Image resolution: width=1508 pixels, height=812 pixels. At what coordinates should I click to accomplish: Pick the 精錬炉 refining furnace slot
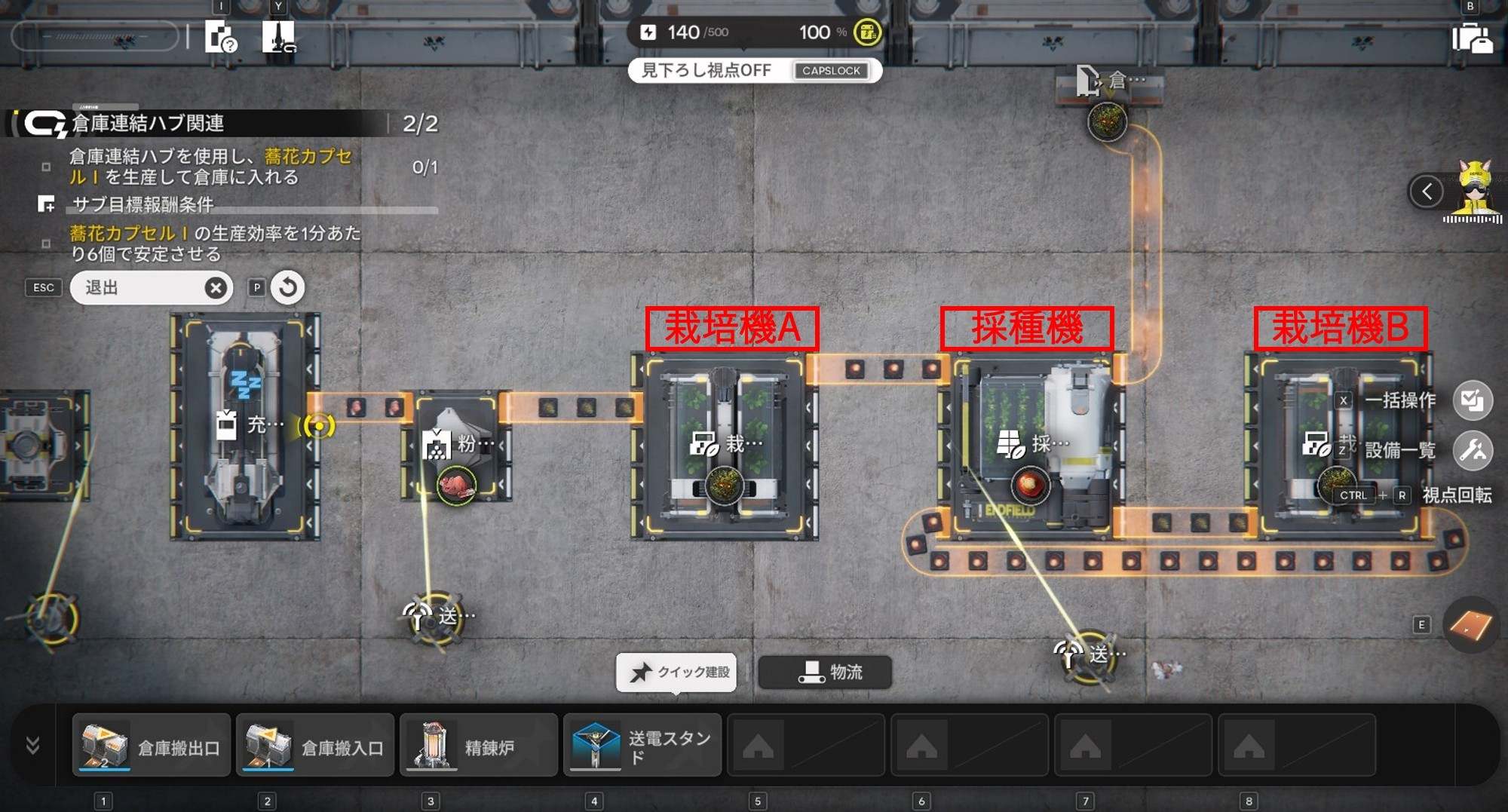click(x=479, y=746)
